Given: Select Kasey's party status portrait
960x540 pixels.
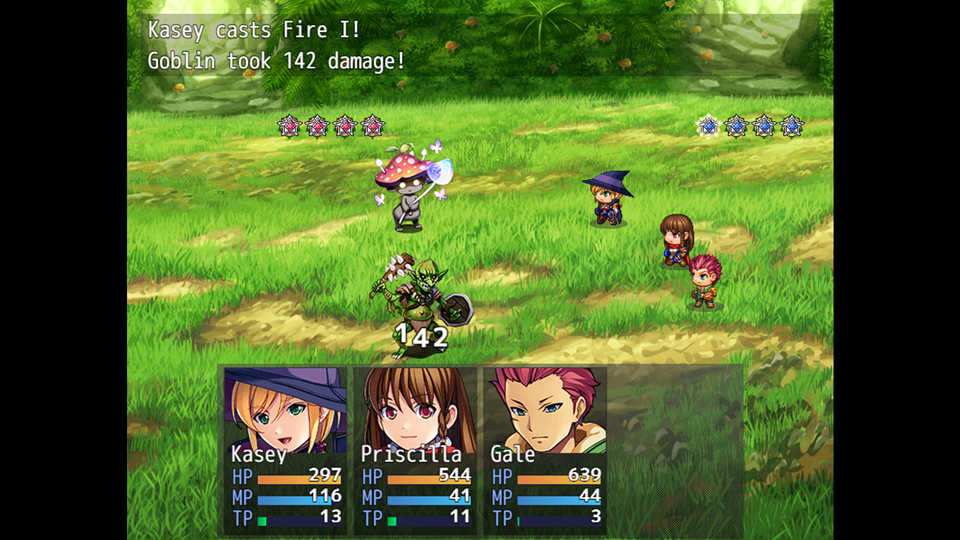Looking at the screenshot, I should 285,410.
